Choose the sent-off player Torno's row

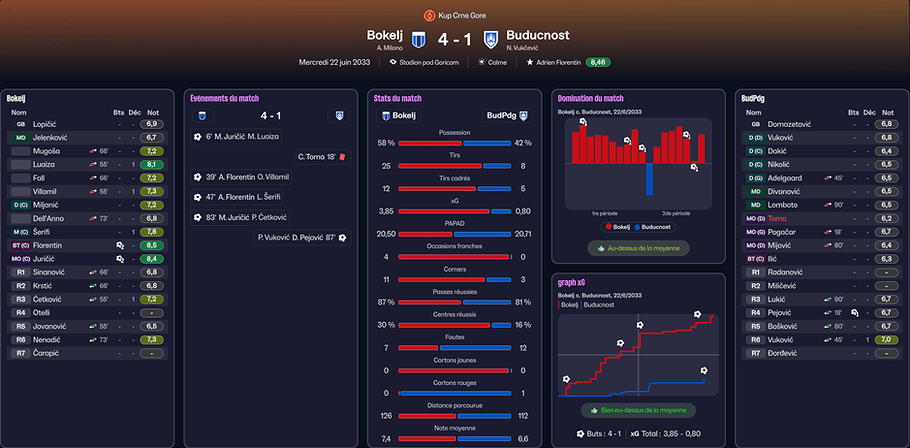(779, 217)
